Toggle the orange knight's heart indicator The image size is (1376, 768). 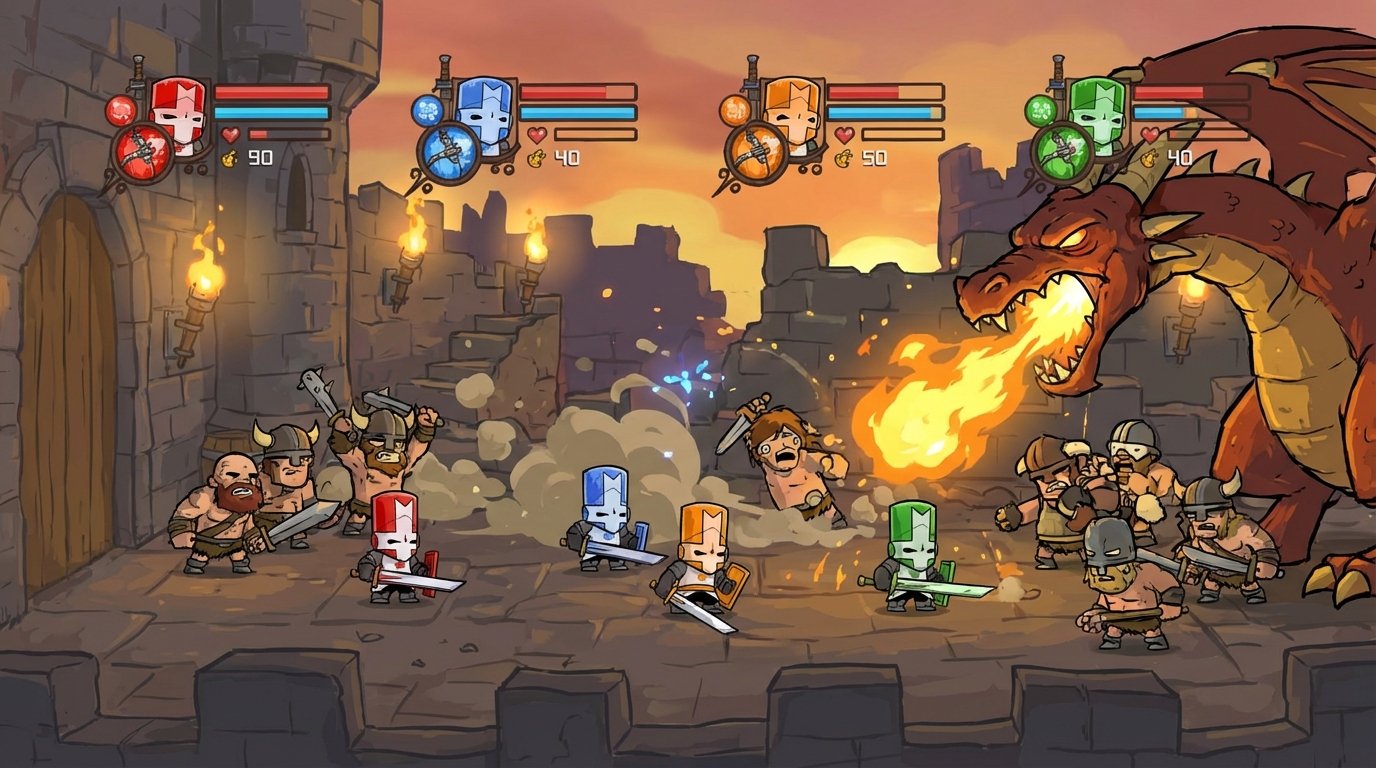[x=843, y=133]
